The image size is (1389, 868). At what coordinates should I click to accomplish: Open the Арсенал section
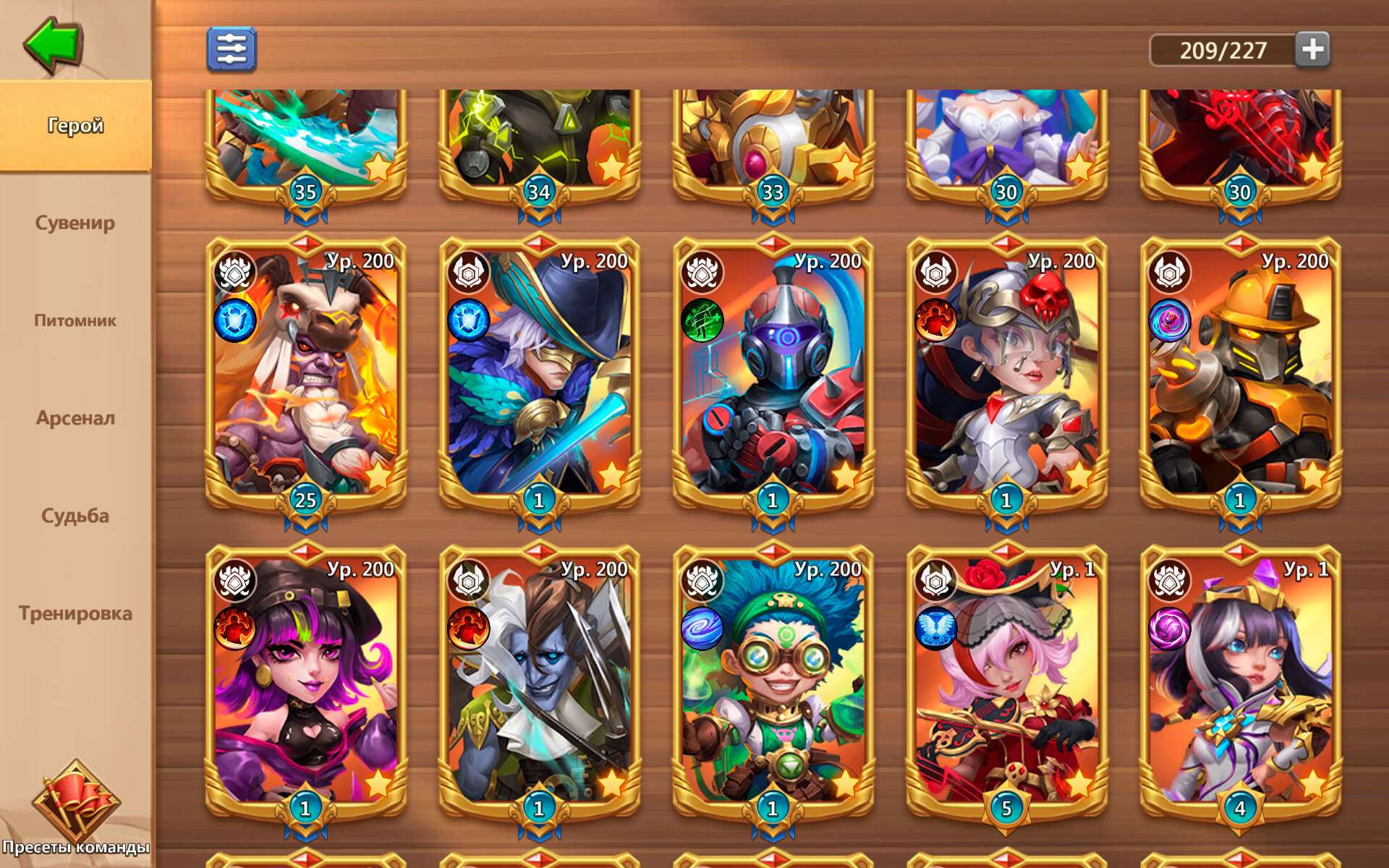tap(75, 418)
